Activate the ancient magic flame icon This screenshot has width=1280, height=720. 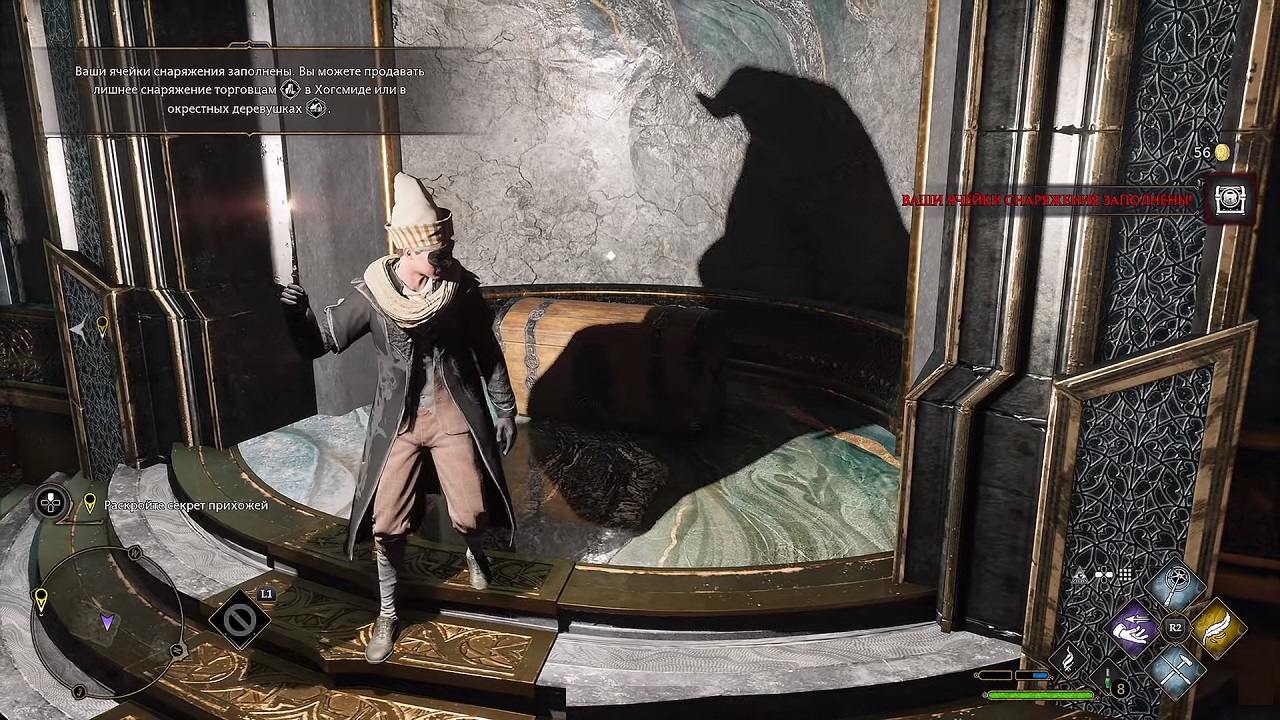click(1068, 661)
